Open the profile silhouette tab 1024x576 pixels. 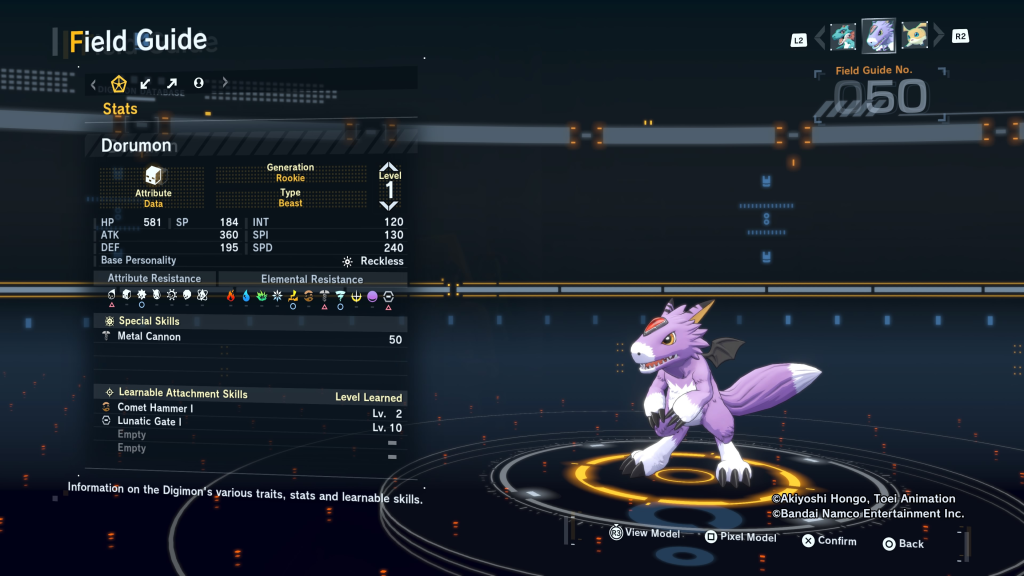198,83
